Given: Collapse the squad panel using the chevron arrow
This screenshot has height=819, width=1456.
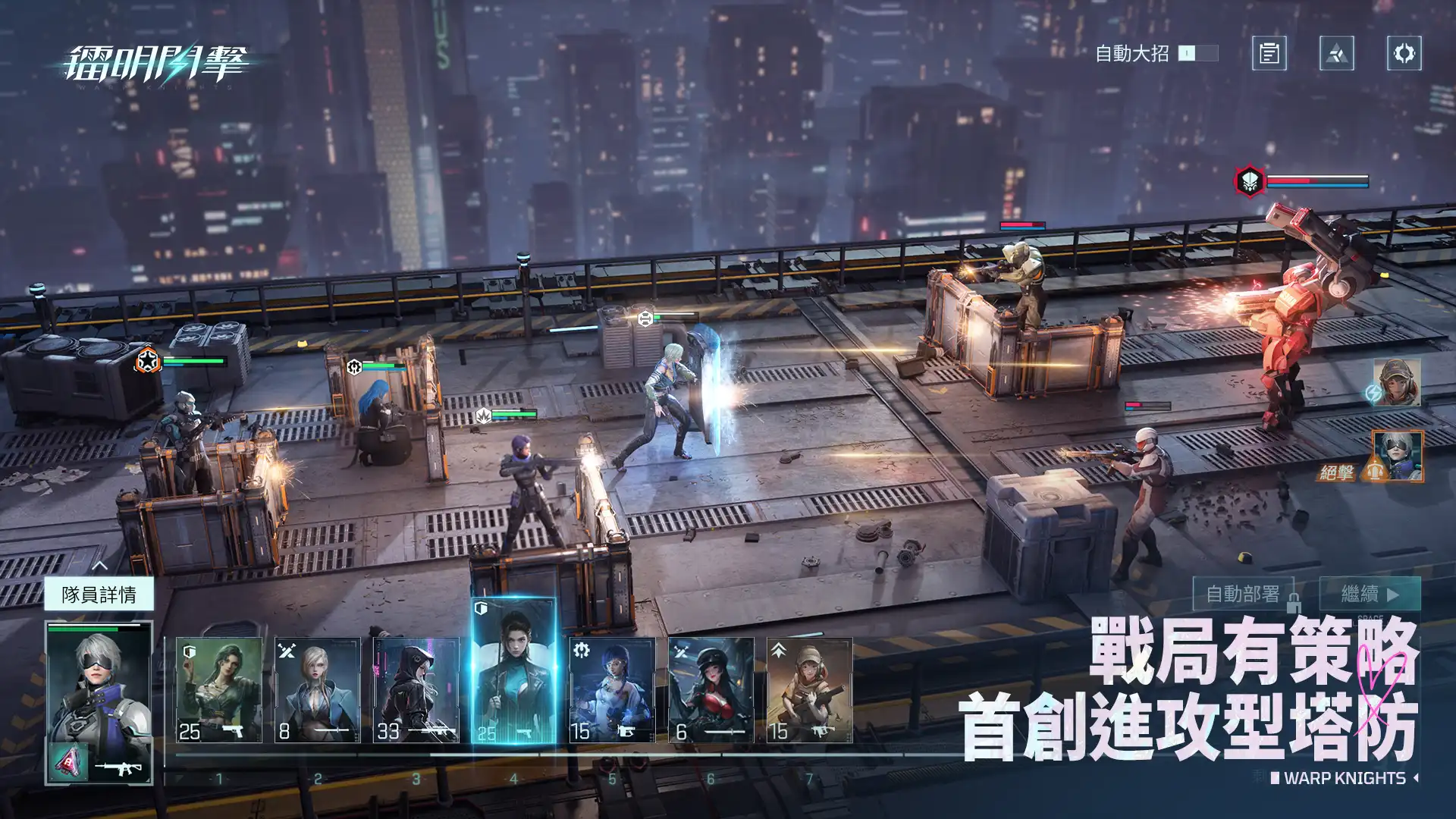Looking at the screenshot, I should click(102, 566).
